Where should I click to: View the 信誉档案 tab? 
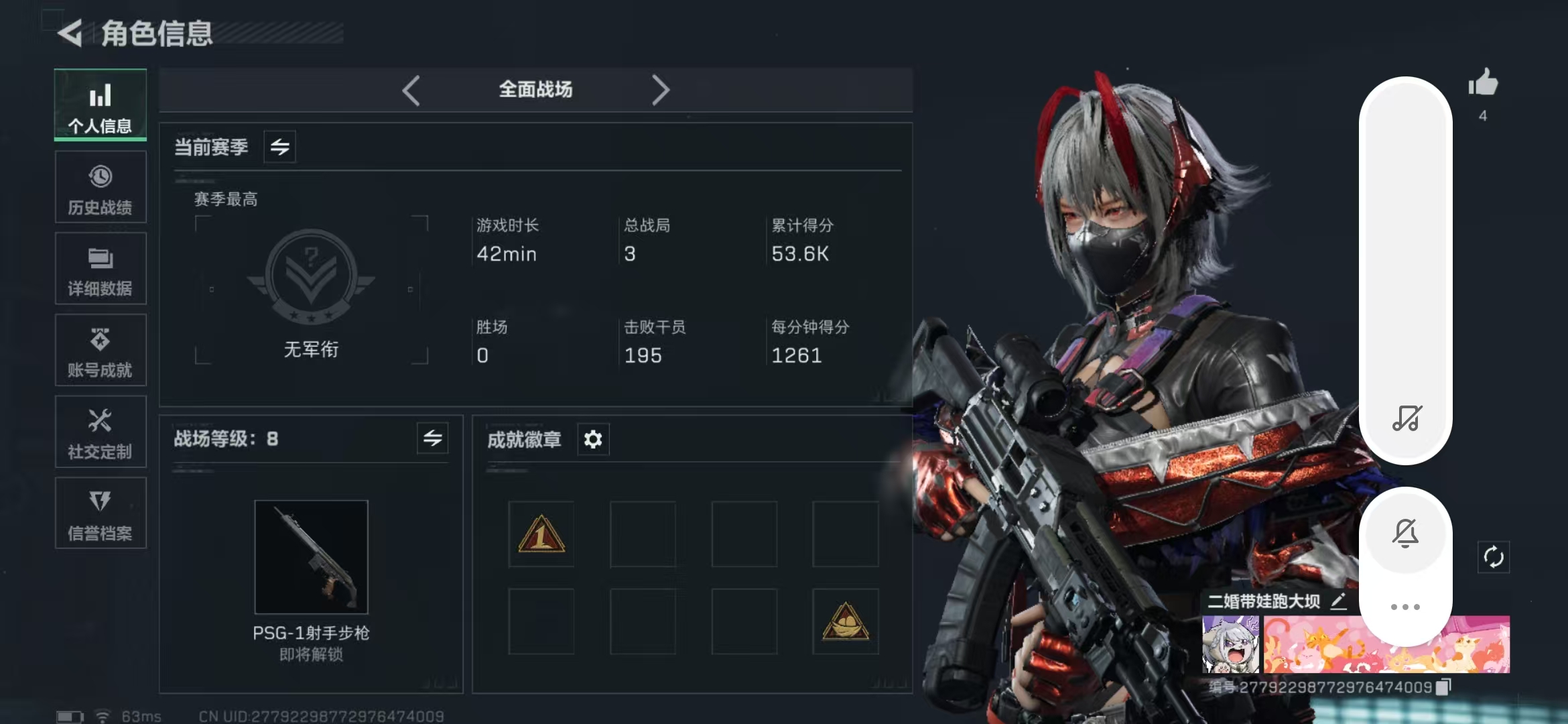tap(101, 514)
